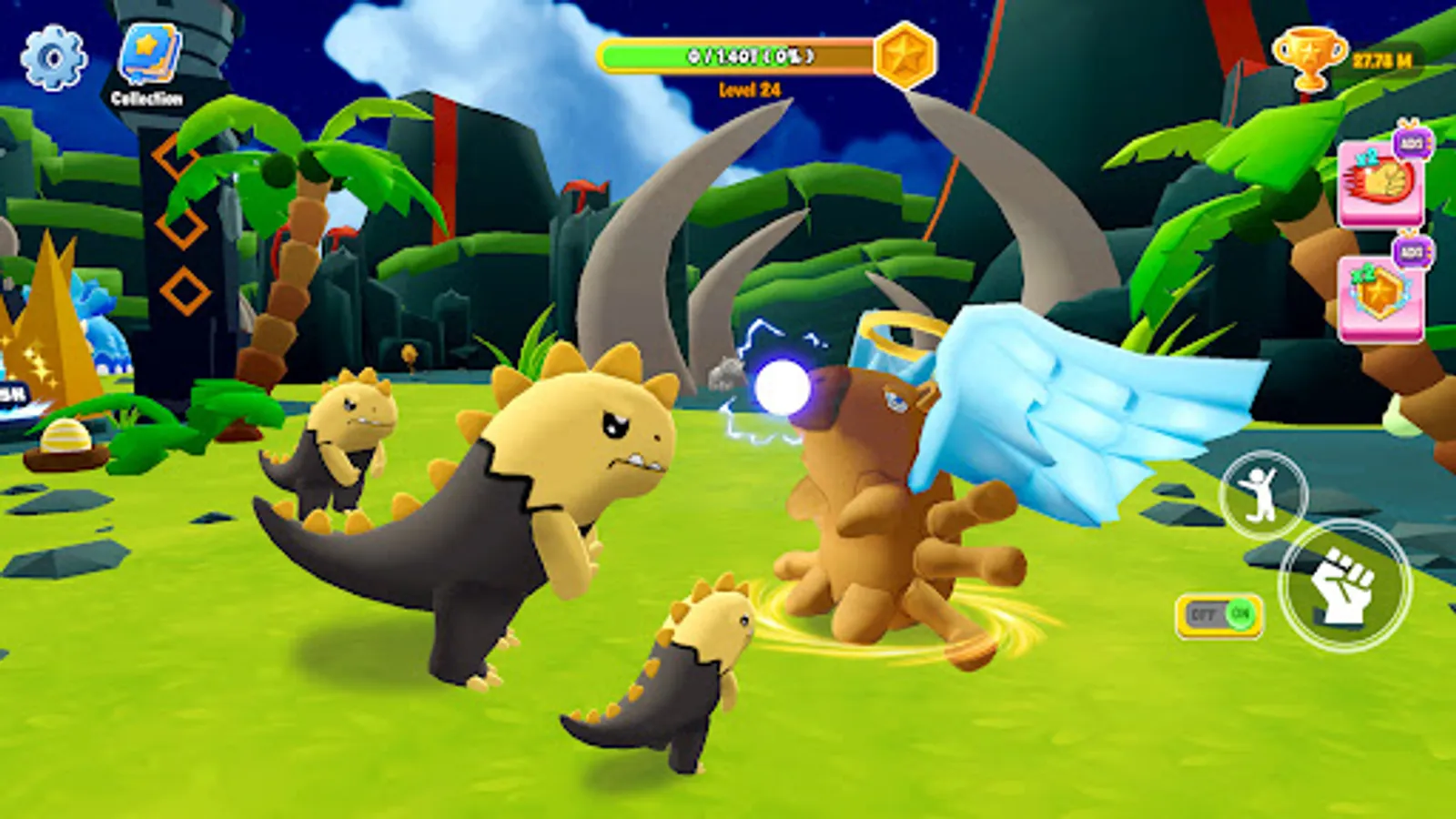Toggle the yellow auto-fight switch

[1219, 615]
